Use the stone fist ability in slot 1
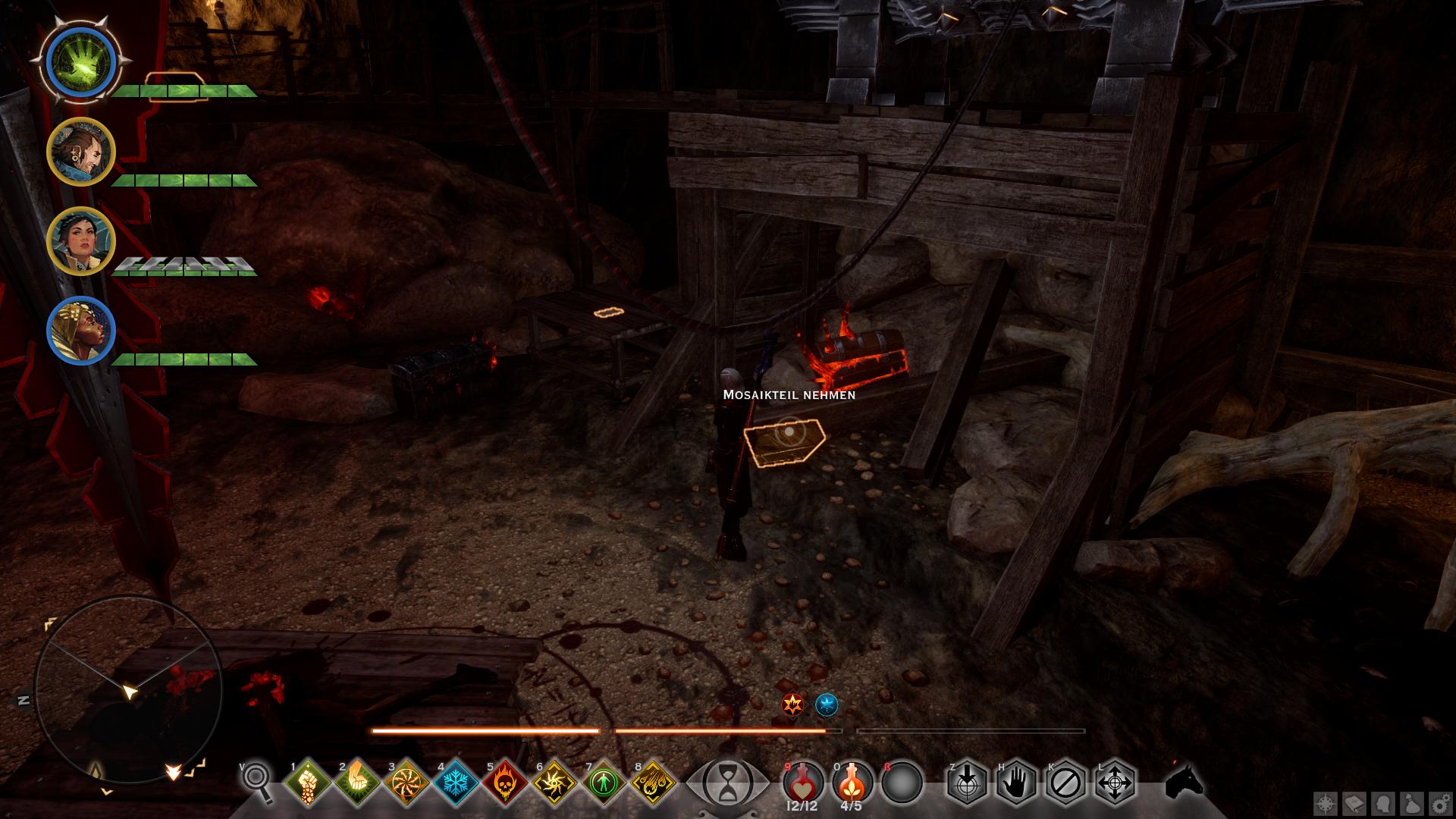Viewport: 1456px width, 819px height. 307,782
